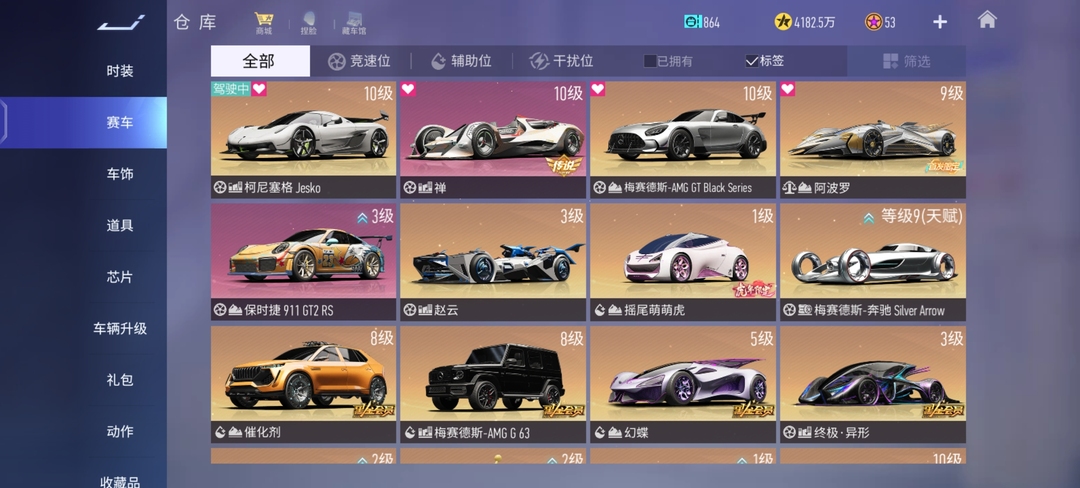Go back using the top-left arrow

click(x=120, y=22)
